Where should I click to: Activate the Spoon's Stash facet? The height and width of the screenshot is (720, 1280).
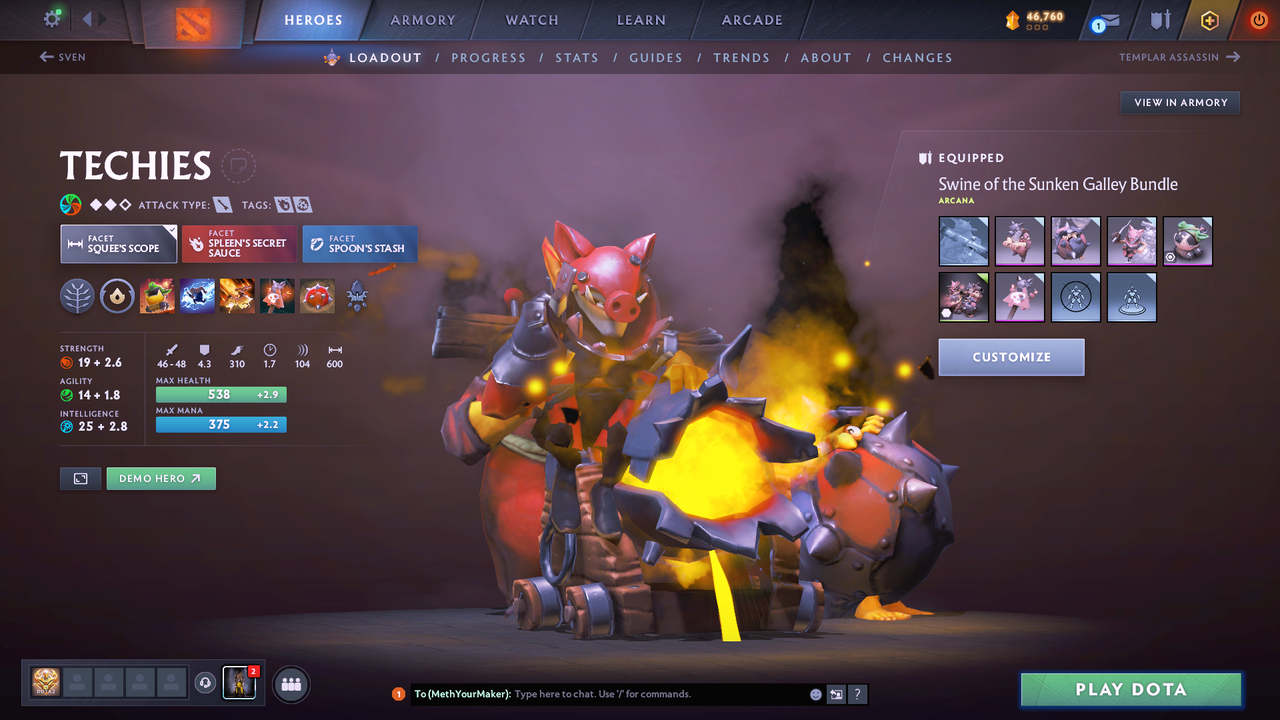359,243
